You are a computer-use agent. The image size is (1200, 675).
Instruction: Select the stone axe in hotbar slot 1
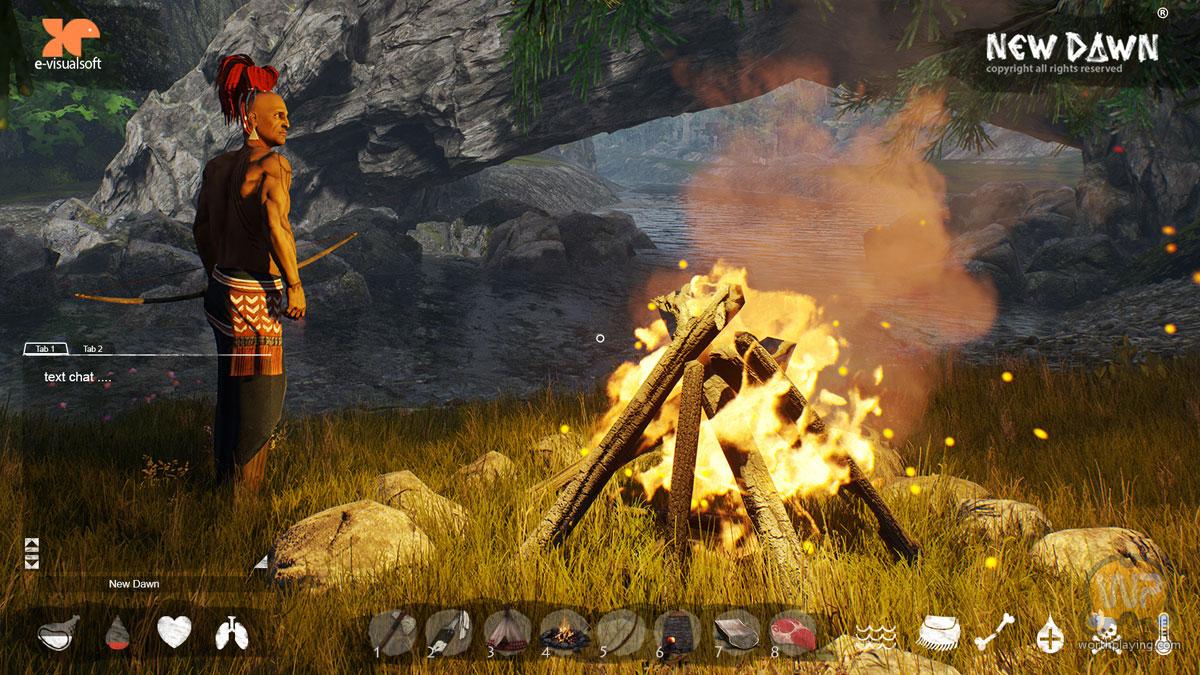click(393, 632)
